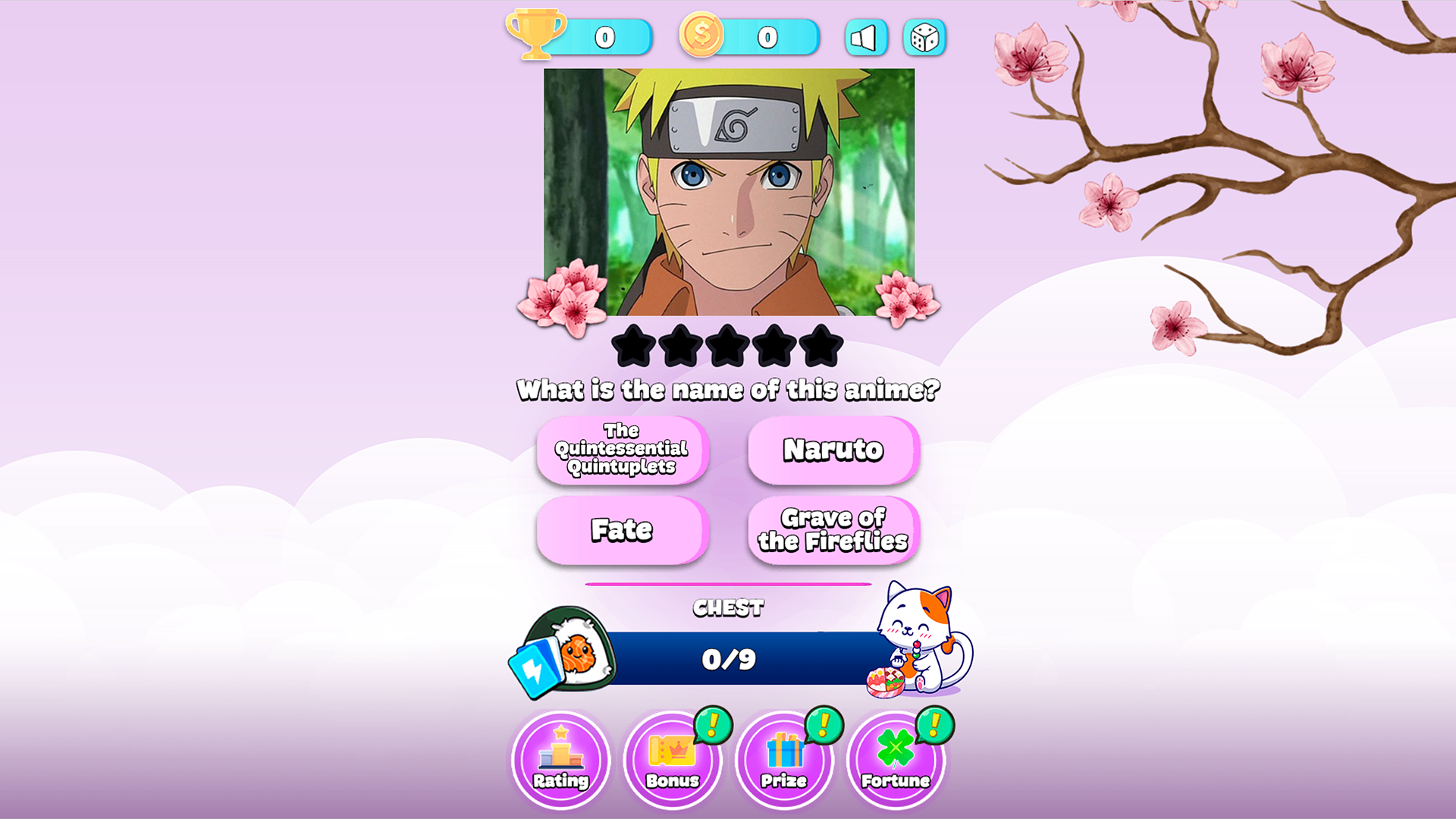The height and width of the screenshot is (819, 1456).
Task: Click the chest progress bar showing 0/9
Action: pyautogui.click(x=728, y=659)
